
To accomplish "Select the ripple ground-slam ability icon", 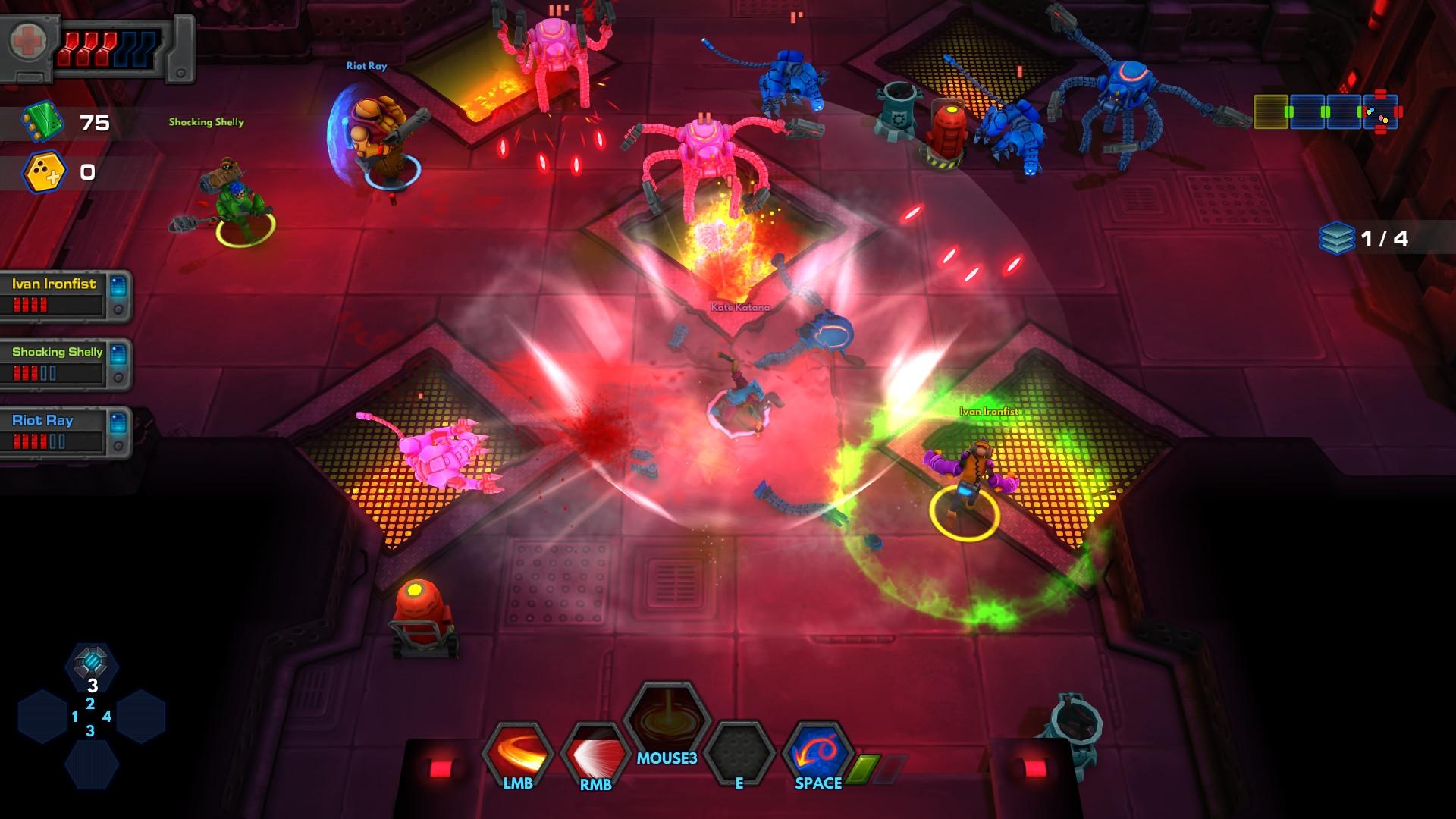I will click(667, 719).
